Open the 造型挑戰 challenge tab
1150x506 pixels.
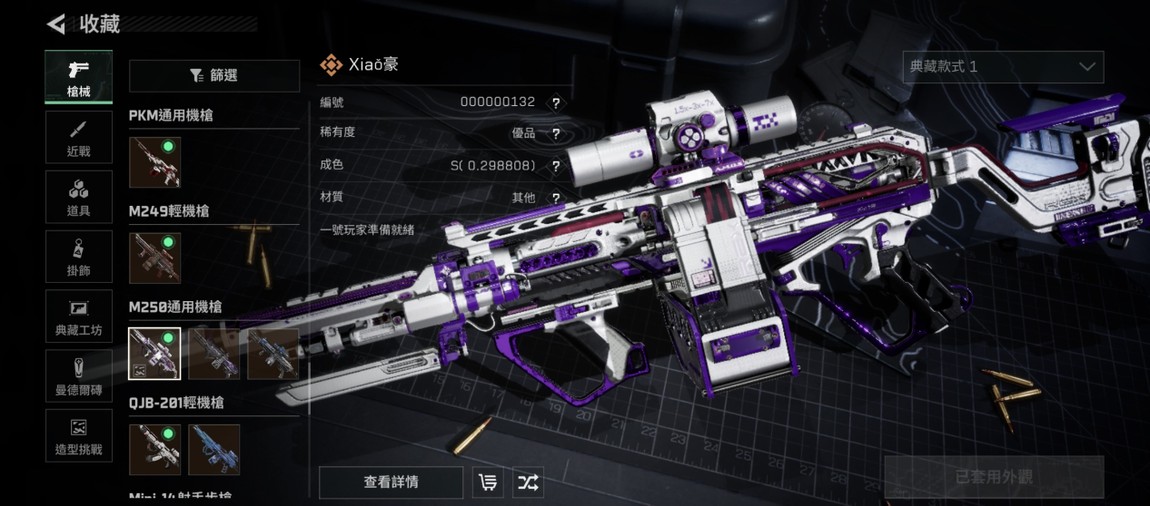coord(78,436)
